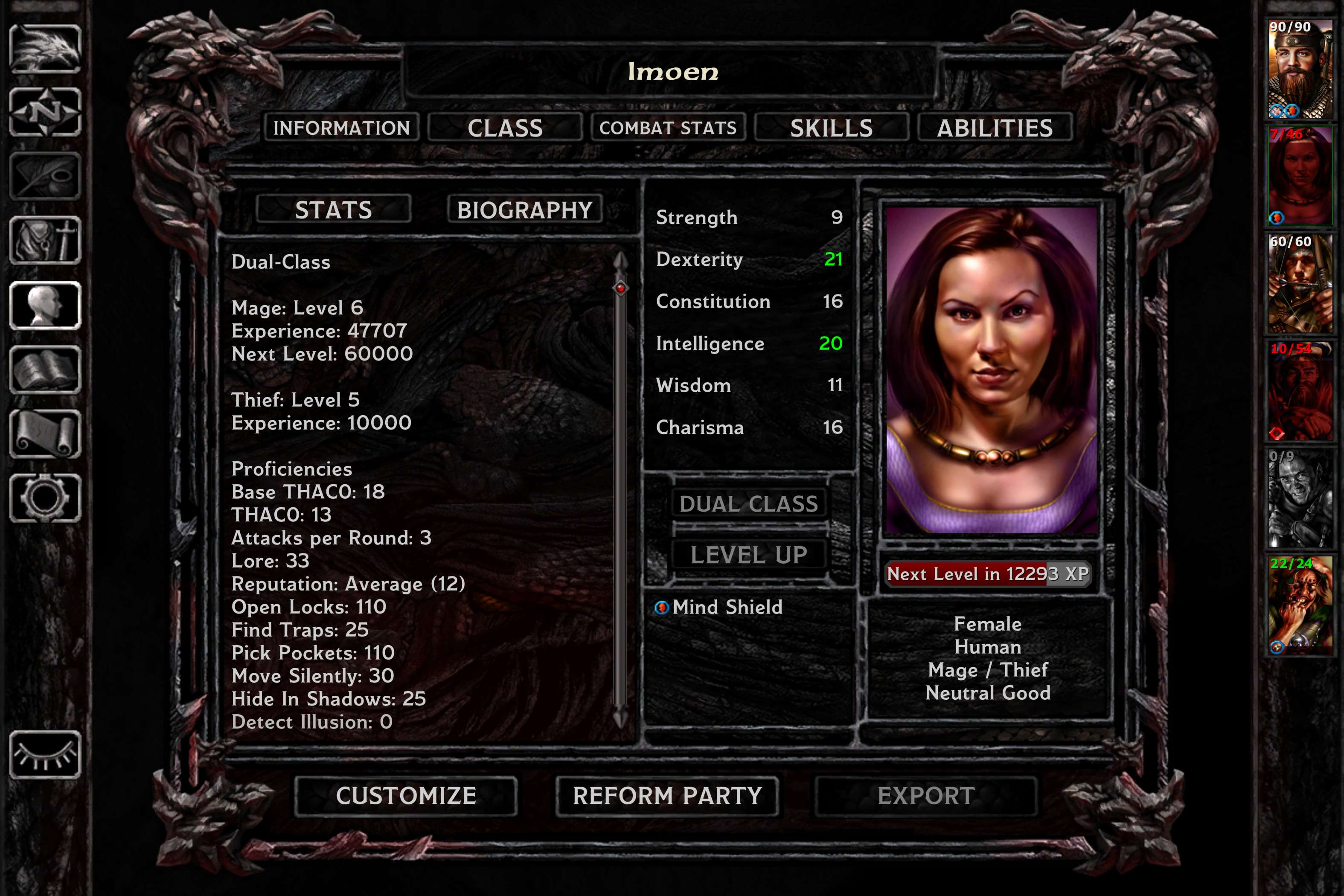Click the closed-eye rest icon

coord(45,754)
